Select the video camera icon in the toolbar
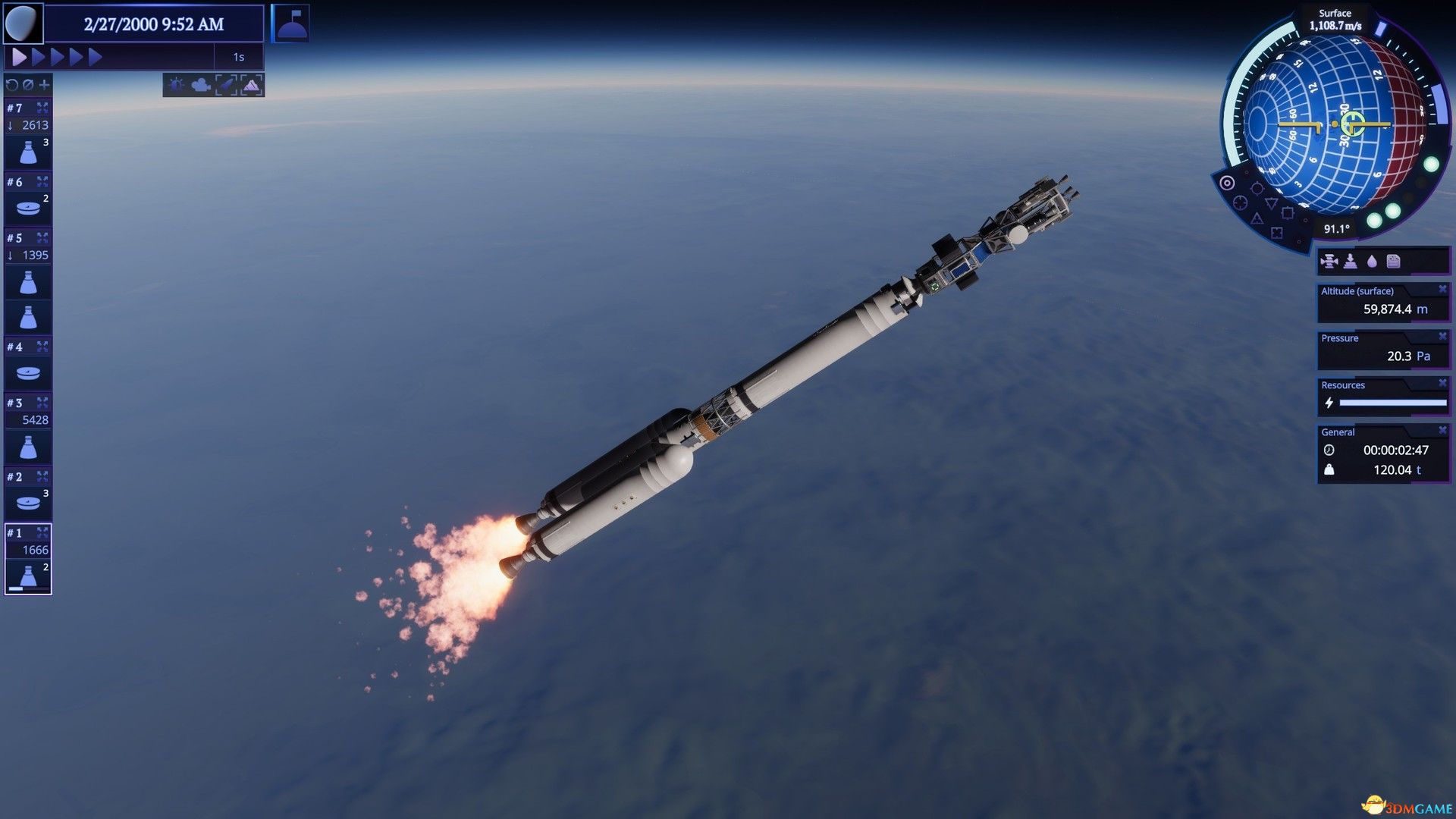1456x819 pixels. pos(200,85)
